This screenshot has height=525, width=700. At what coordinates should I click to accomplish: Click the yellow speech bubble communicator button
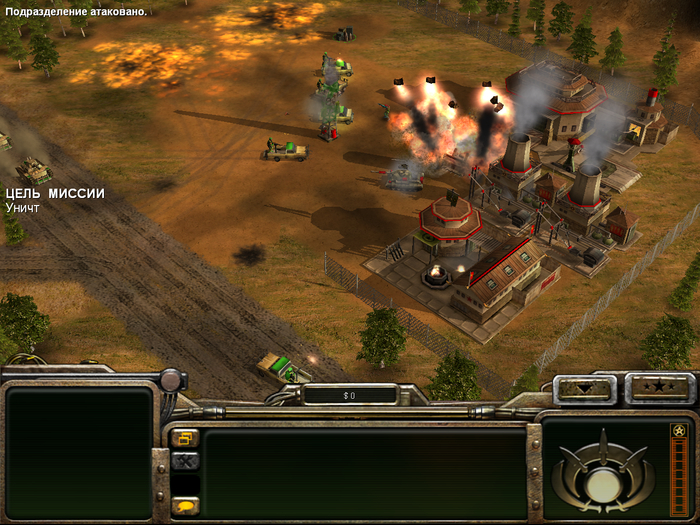[x=185, y=505]
